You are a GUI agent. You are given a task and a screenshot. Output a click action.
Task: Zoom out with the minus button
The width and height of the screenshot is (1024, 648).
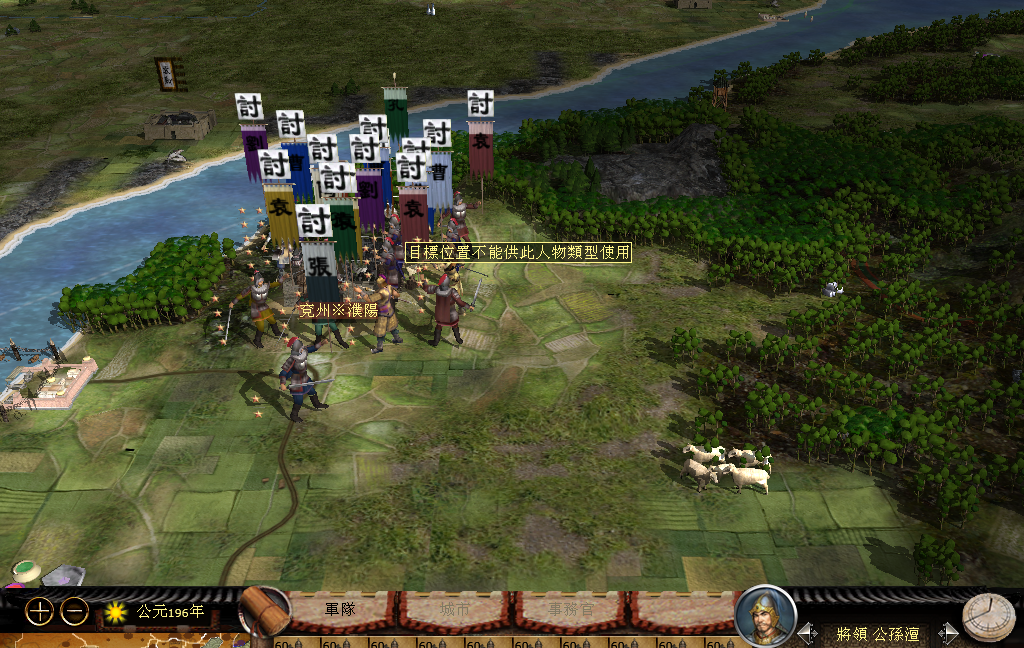pyautogui.click(x=75, y=611)
